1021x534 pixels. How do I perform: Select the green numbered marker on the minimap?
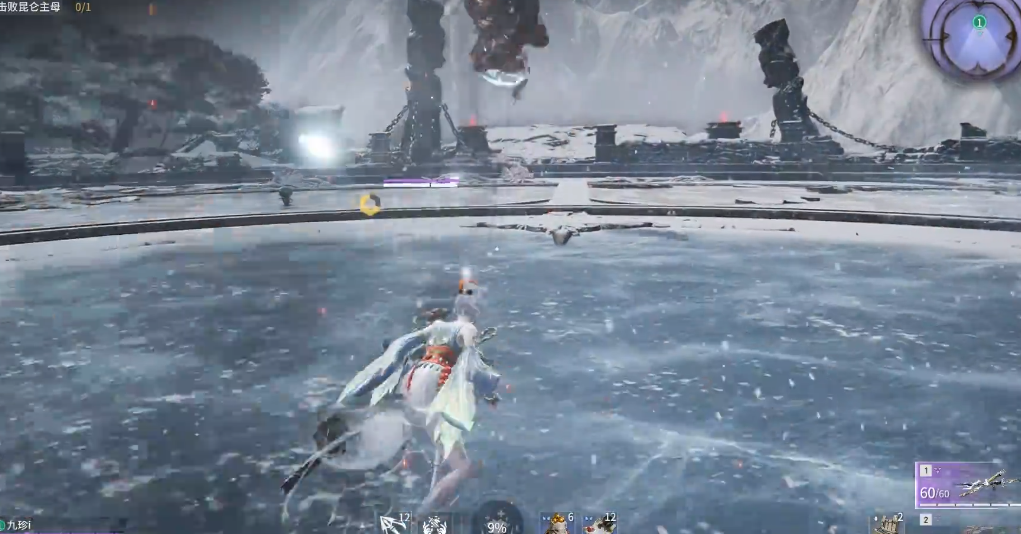(979, 22)
